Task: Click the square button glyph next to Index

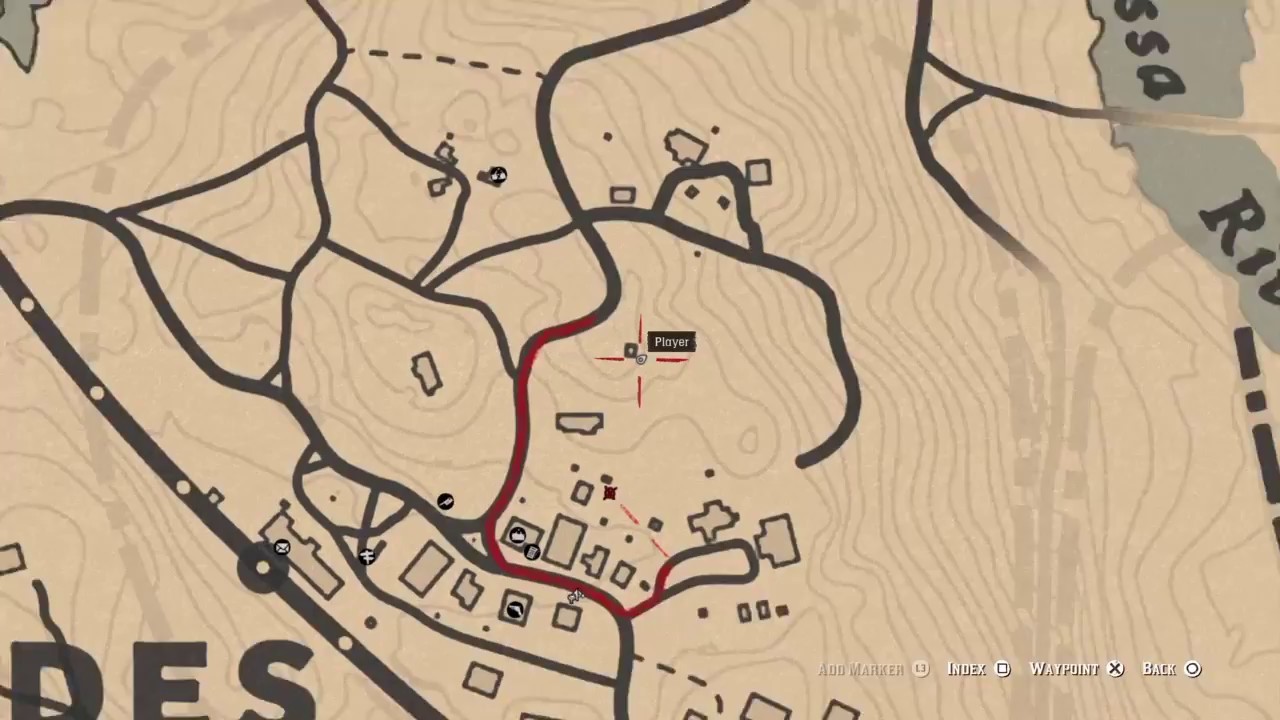Action: coord(1003,669)
